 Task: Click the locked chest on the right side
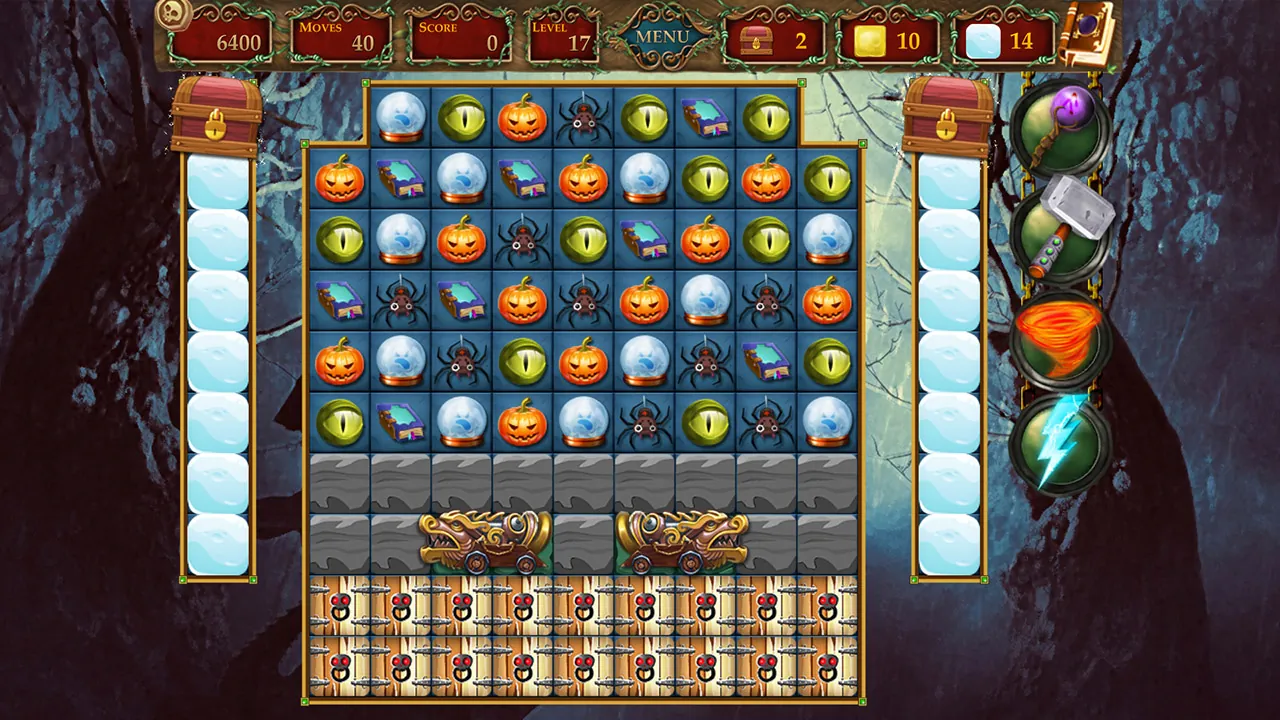coord(946,120)
